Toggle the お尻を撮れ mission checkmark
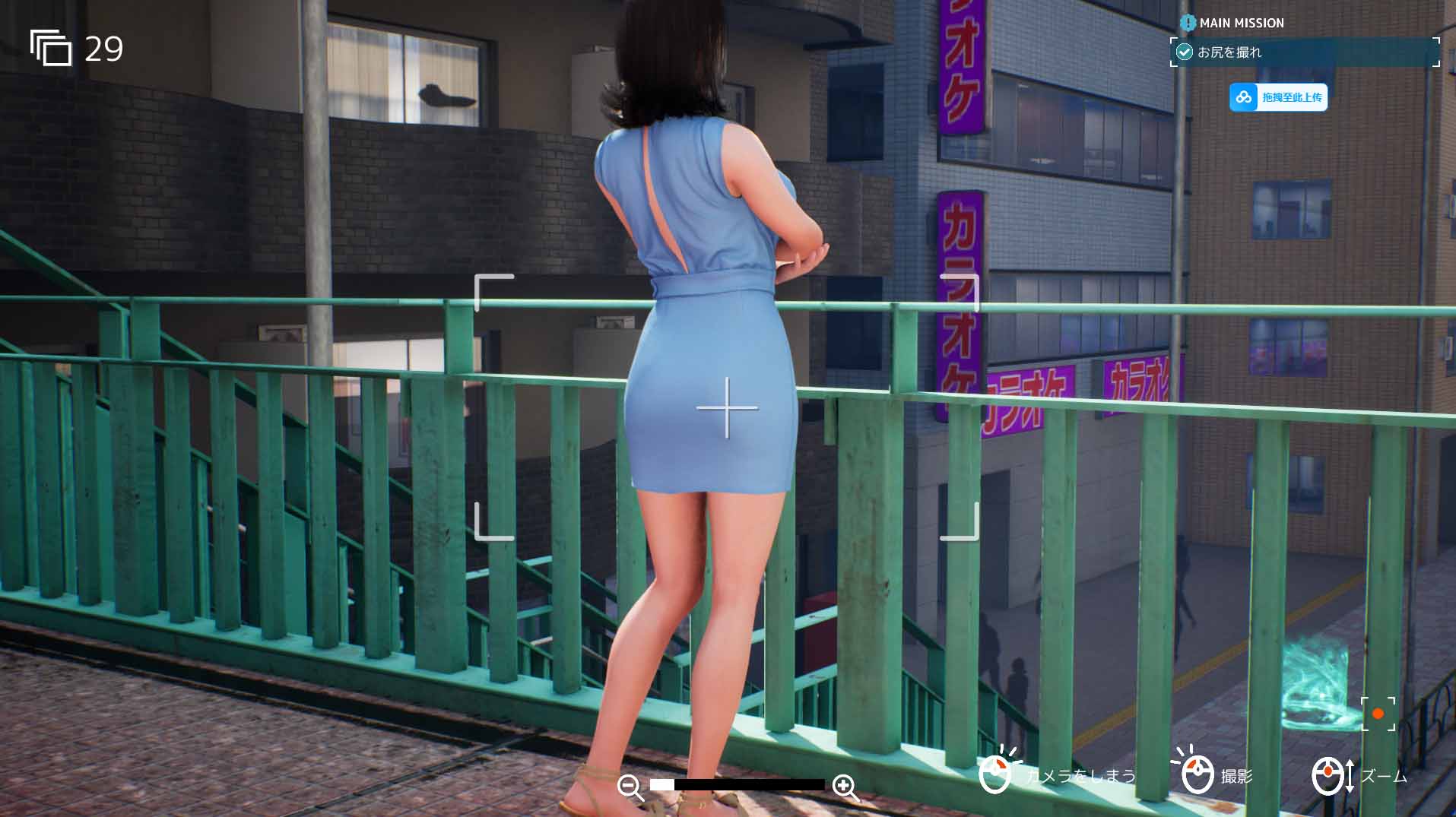 coord(1184,52)
